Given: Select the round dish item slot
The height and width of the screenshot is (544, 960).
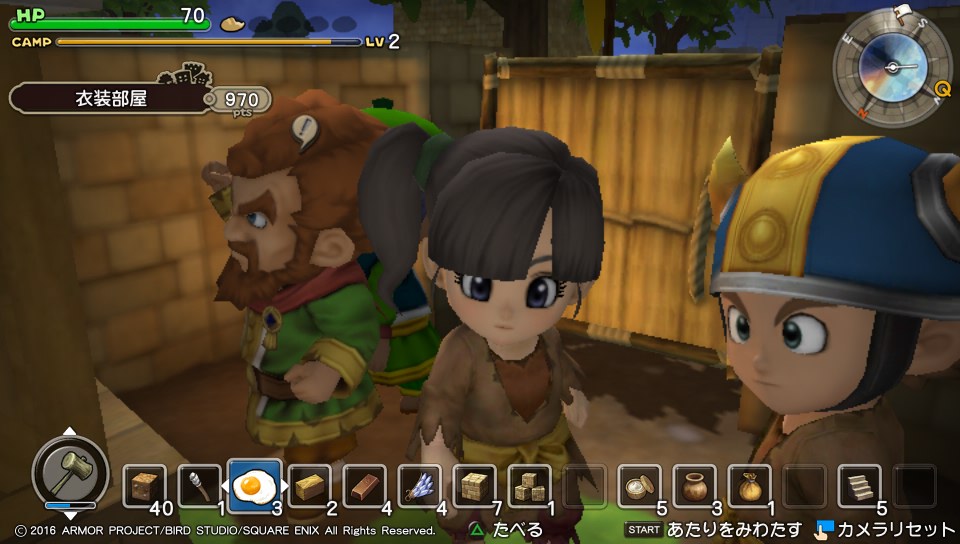Looking at the screenshot, I should (x=639, y=487).
